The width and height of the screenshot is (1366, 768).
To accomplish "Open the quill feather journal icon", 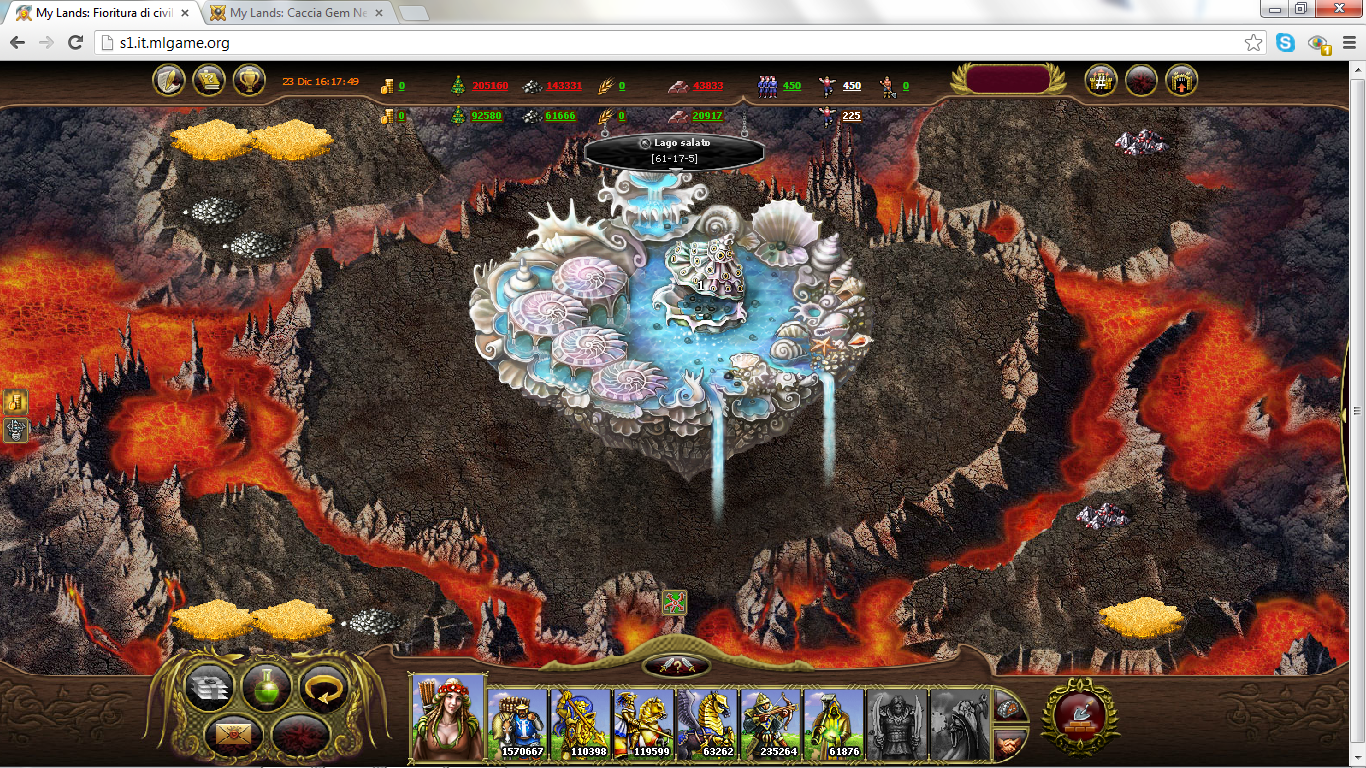I will 168,81.
